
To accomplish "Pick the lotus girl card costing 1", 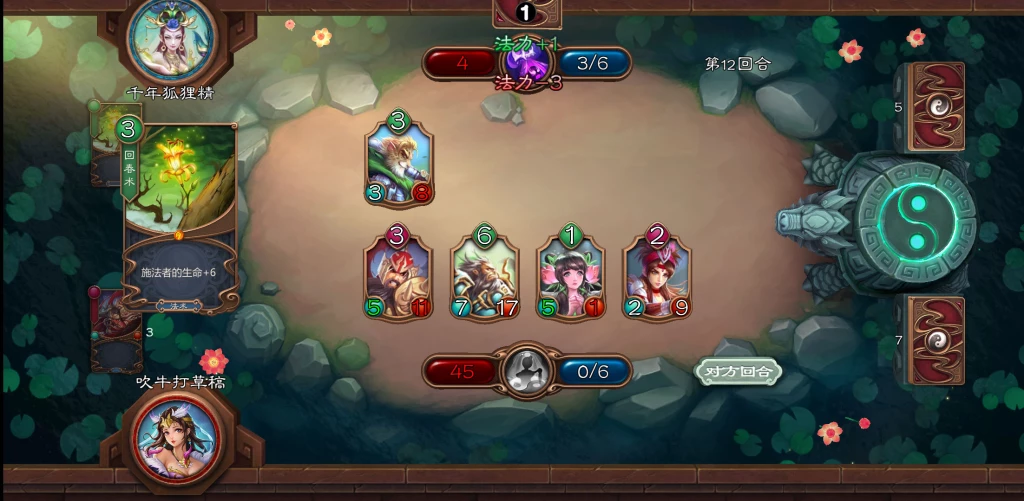I will coord(571,276).
